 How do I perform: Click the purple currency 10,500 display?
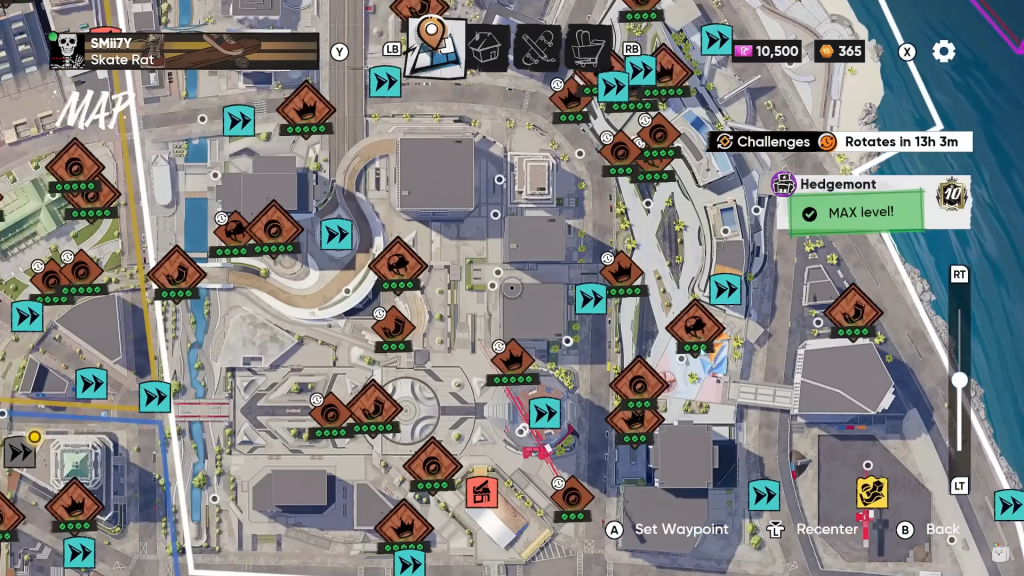click(767, 51)
